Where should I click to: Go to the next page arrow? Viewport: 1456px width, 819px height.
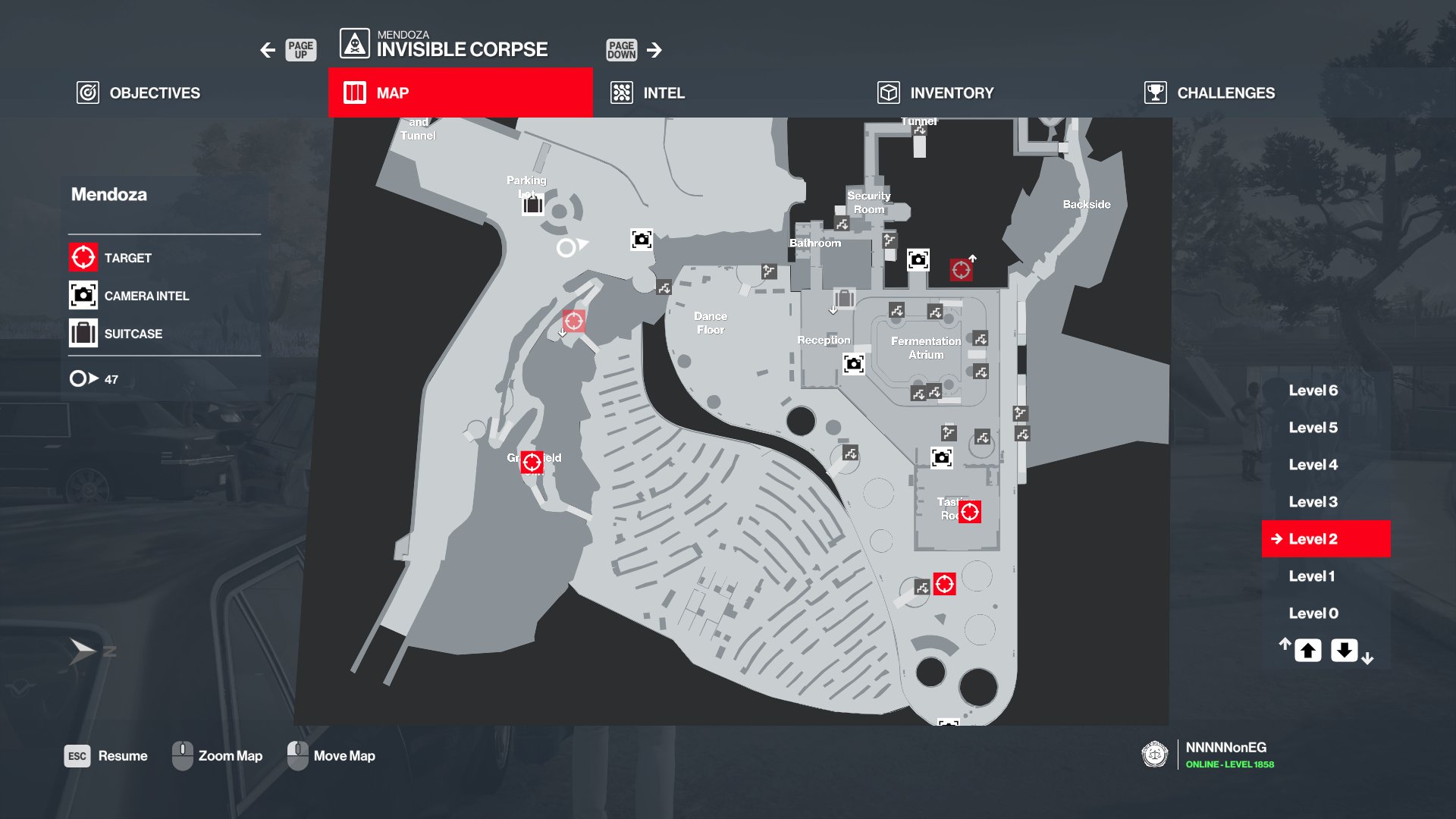click(x=654, y=50)
